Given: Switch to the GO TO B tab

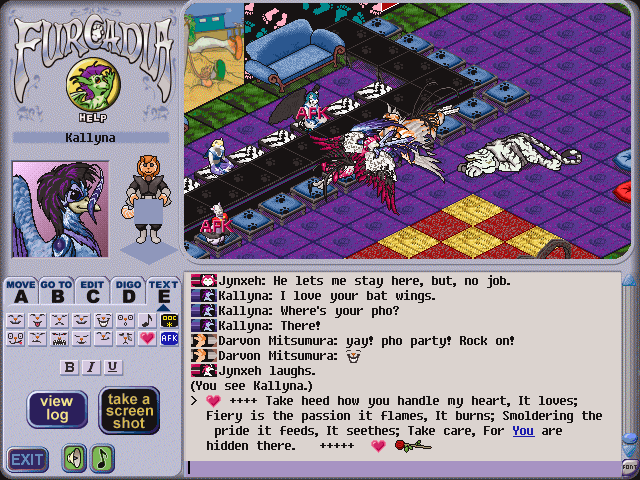Looking at the screenshot, I should pyautogui.click(x=57, y=291).
